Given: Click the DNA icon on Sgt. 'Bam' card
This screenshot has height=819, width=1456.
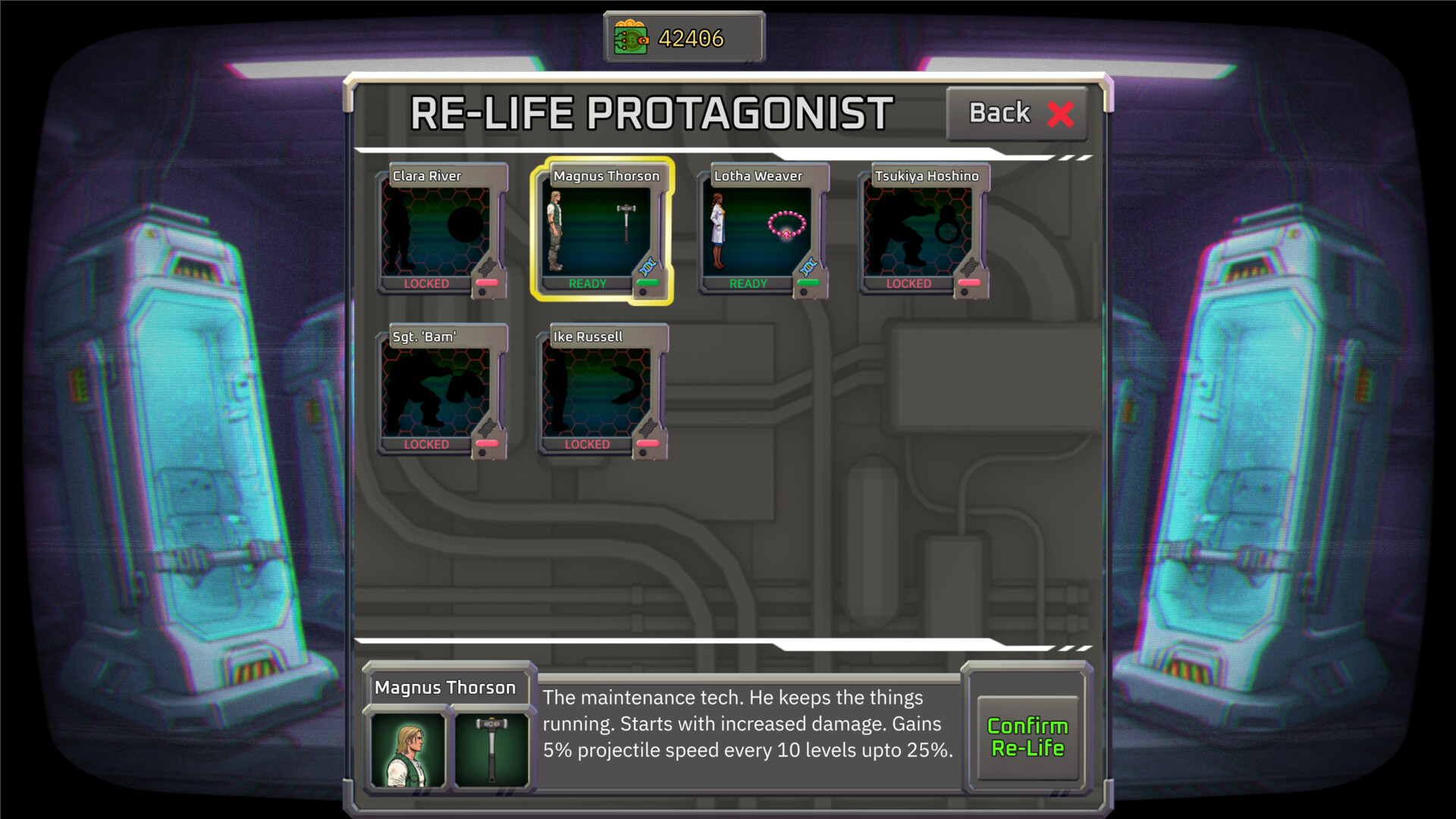Looking at the screenshot, I should click(x=488, y=427).
